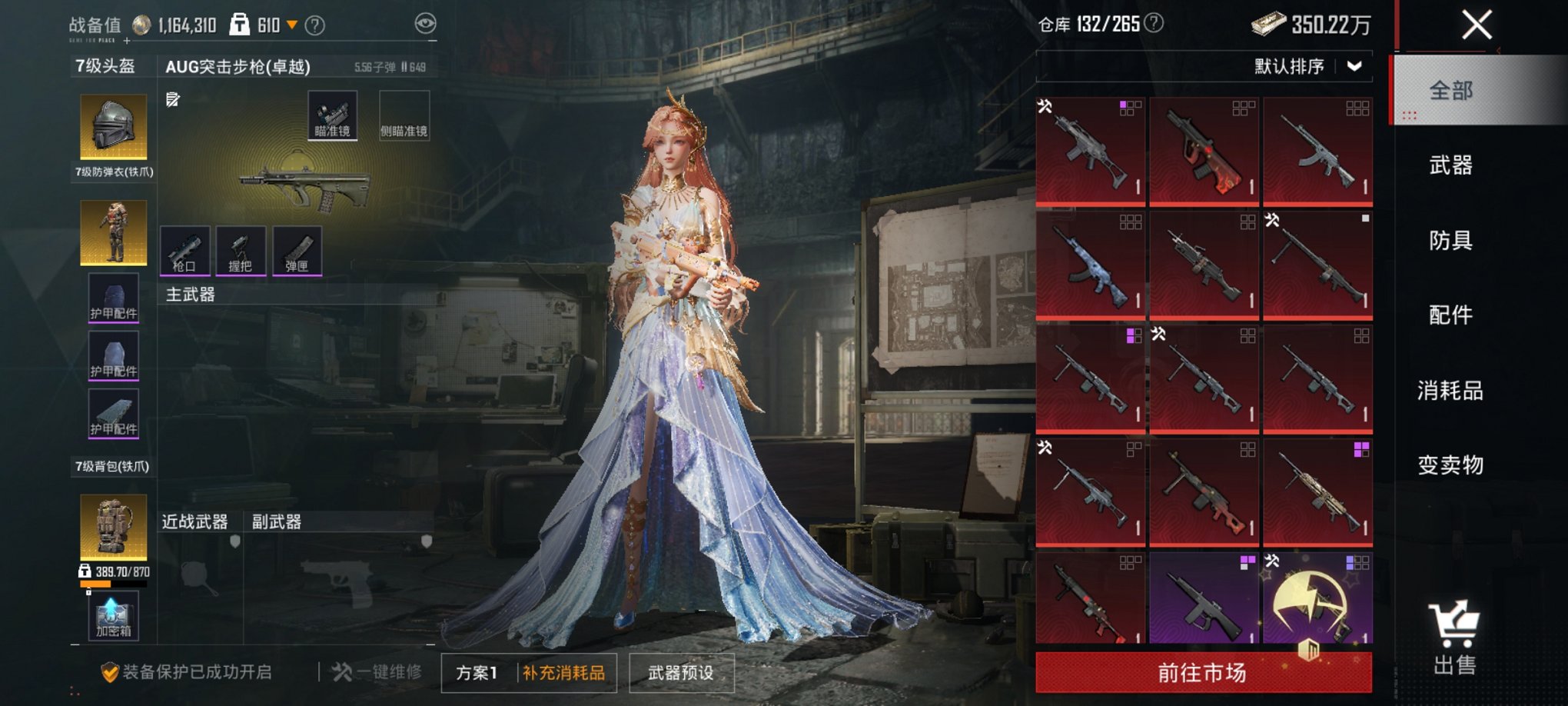Screen dimensions: 1568x706
Task: Close the loadout screen with X
Action: pos(1477,25)
